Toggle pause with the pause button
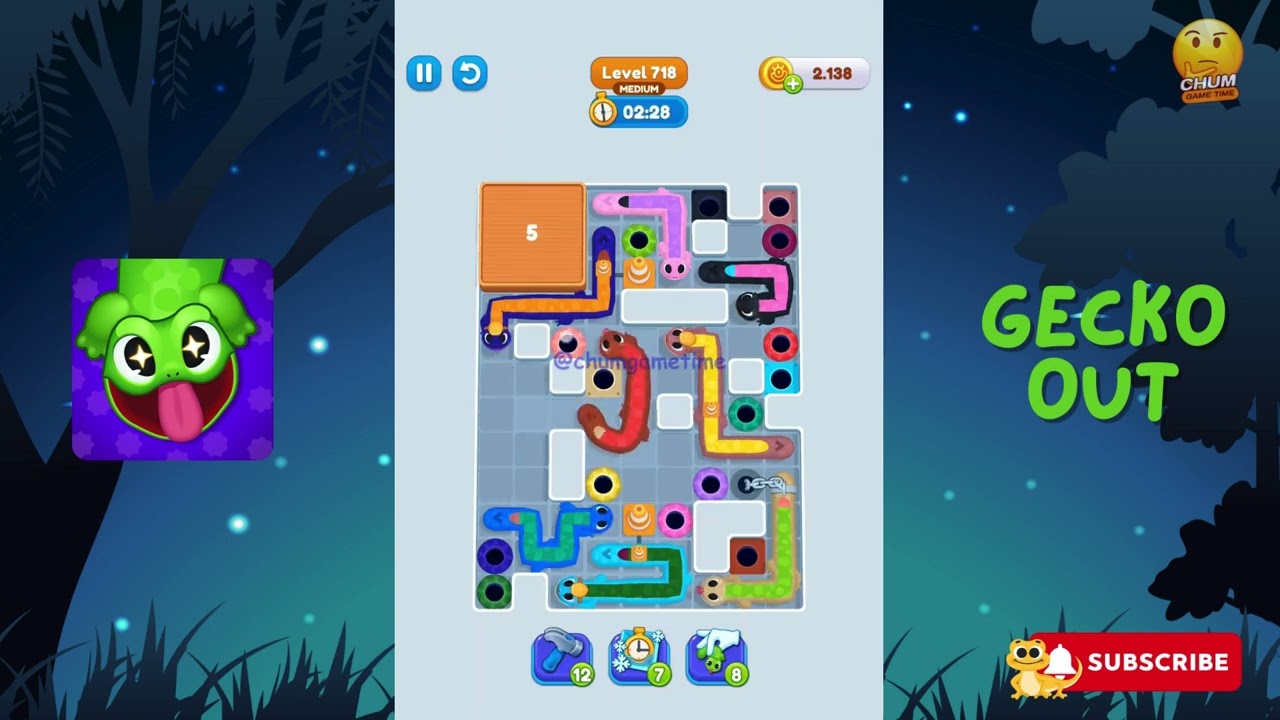The width and height of the screenshot is (1280, 720). (x=423, y=73)
